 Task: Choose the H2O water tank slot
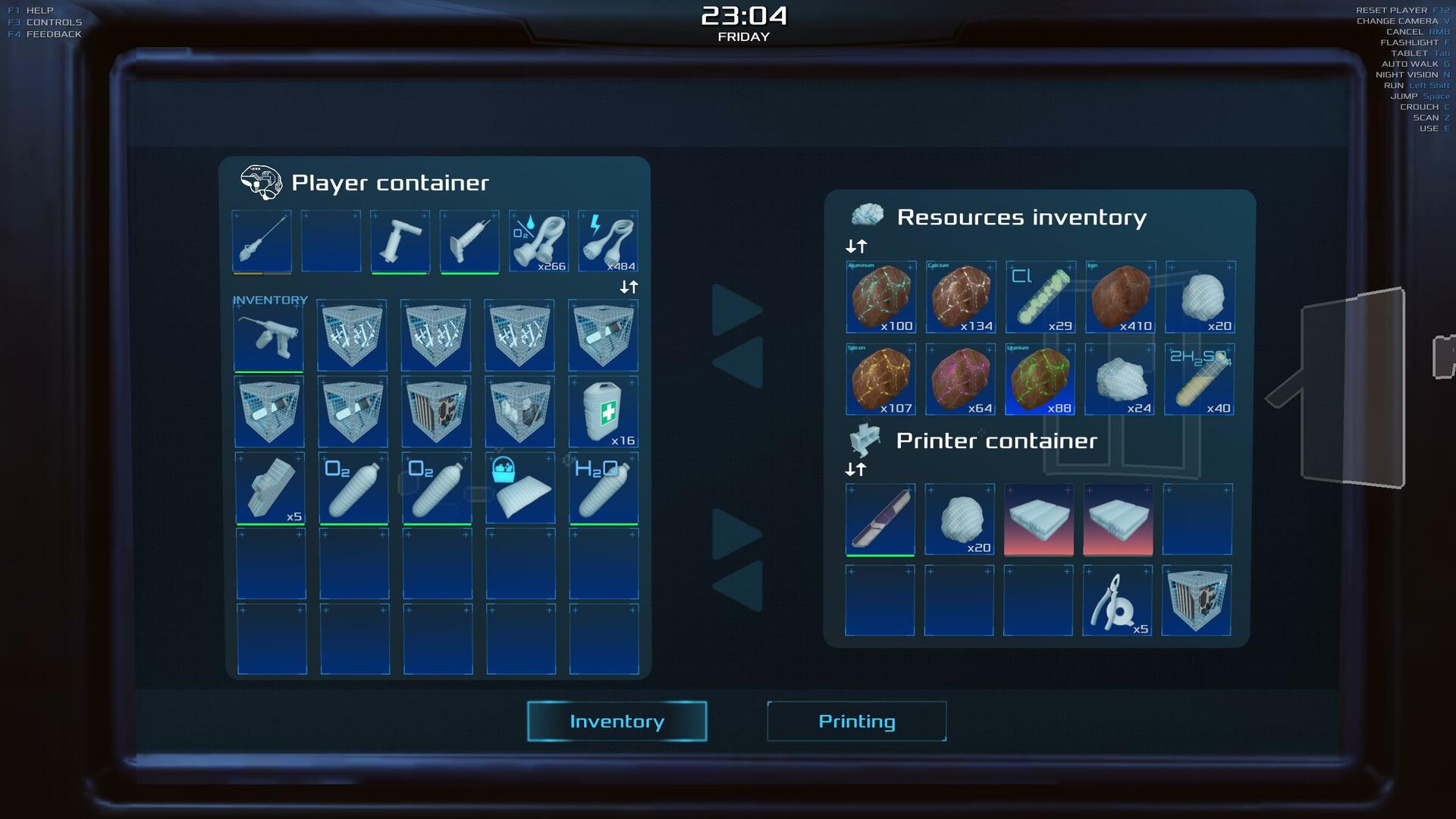[604, 488]
